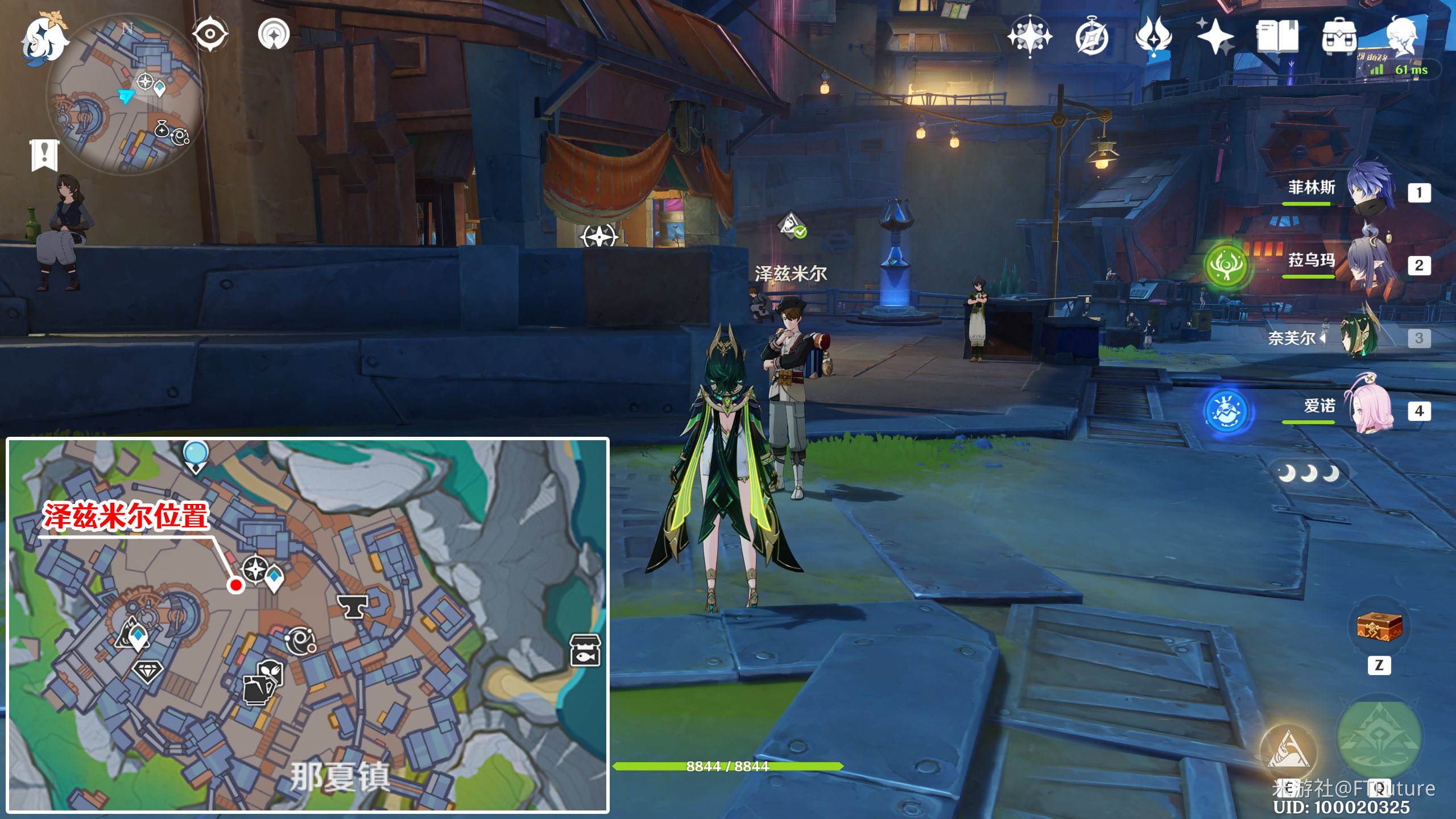Image resolution: width=1456 pixels, height=819 pixels.
Task: Open the four-pointed star wish icon
Action: (1215, 36)
